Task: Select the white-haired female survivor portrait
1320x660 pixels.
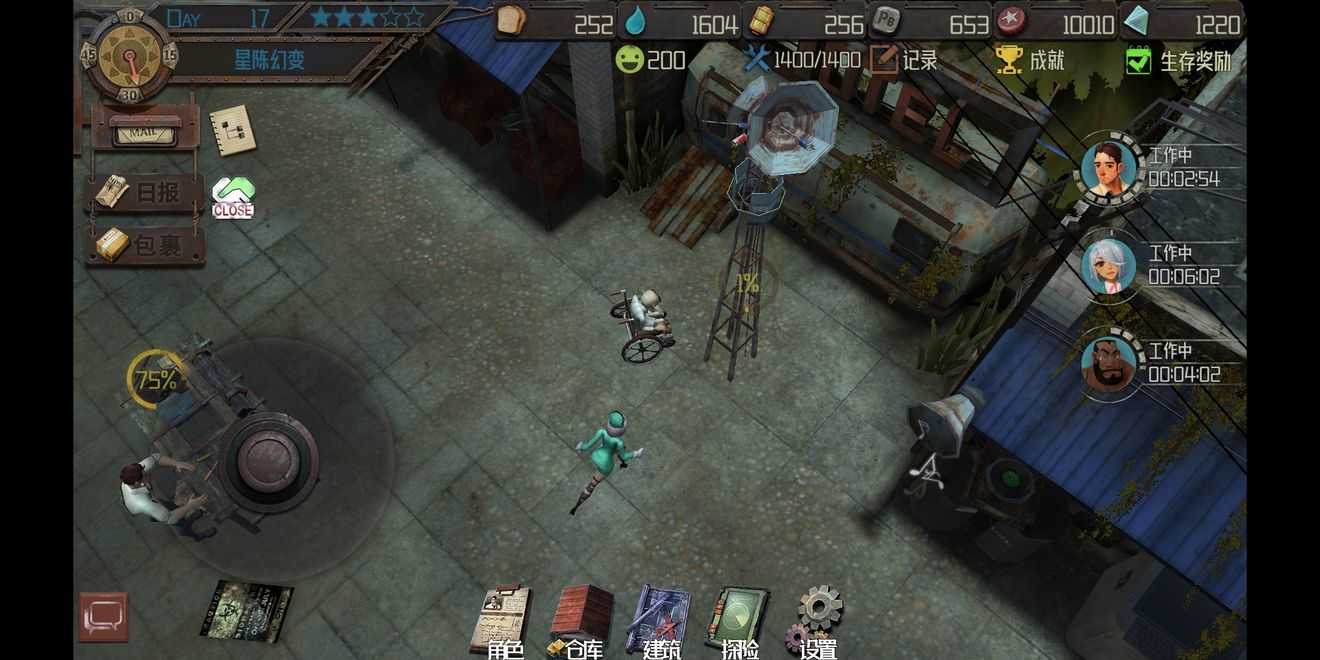Action: click(x=1109, y=266)
